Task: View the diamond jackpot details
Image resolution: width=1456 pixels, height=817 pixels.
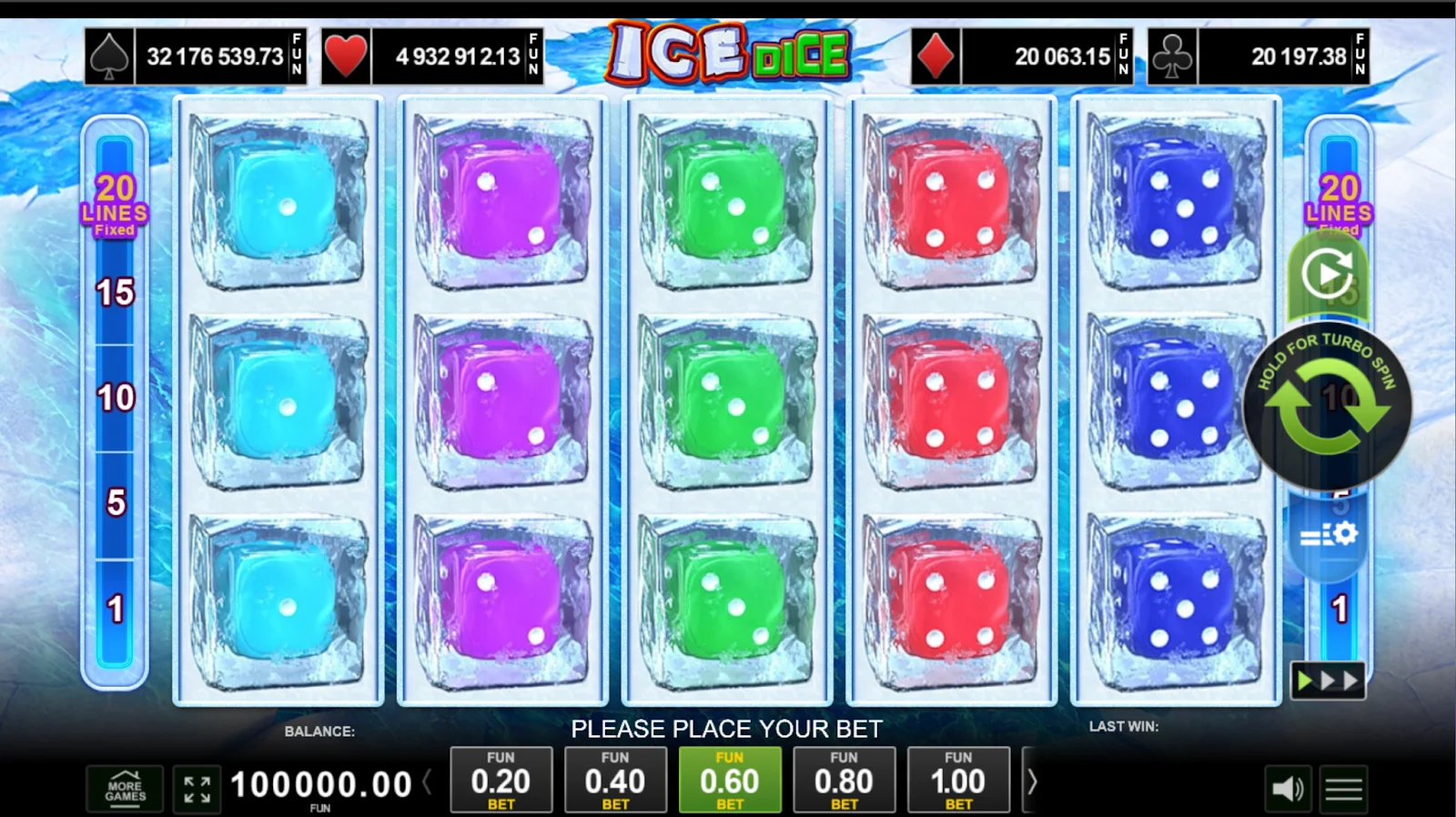Action: point(1022,56)
